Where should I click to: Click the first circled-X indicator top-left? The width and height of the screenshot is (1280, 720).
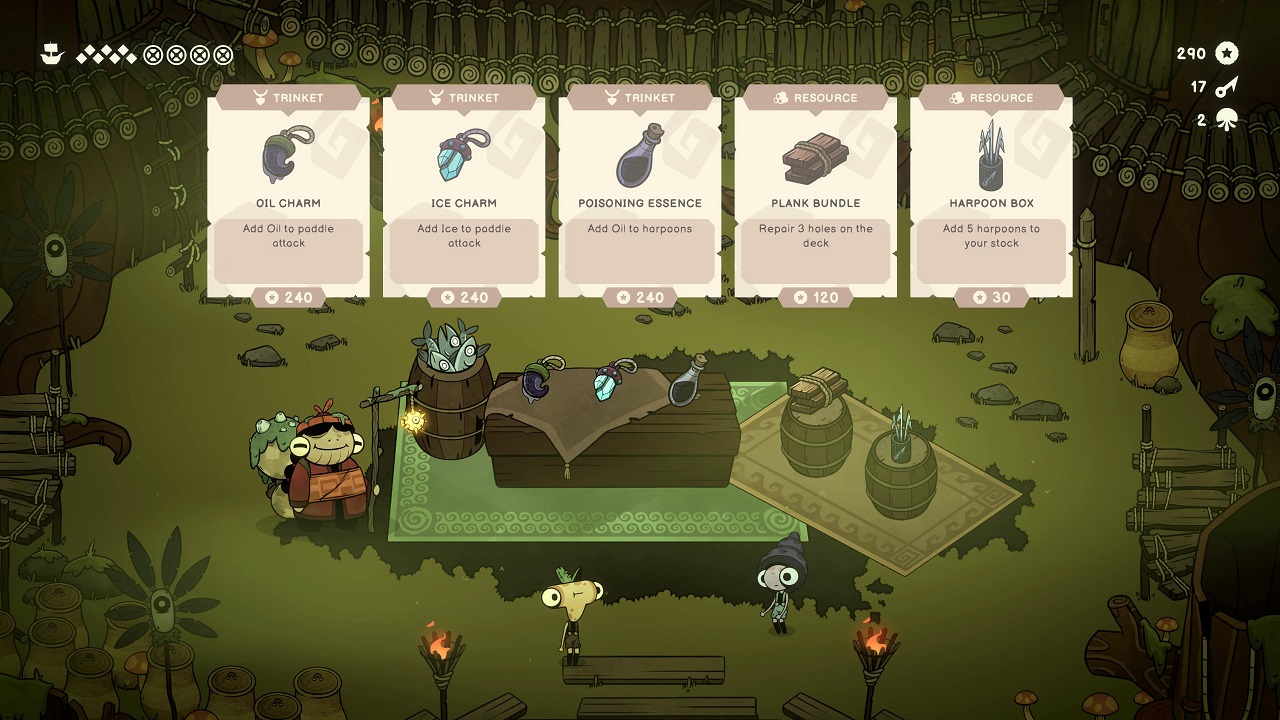pos(152,54)
